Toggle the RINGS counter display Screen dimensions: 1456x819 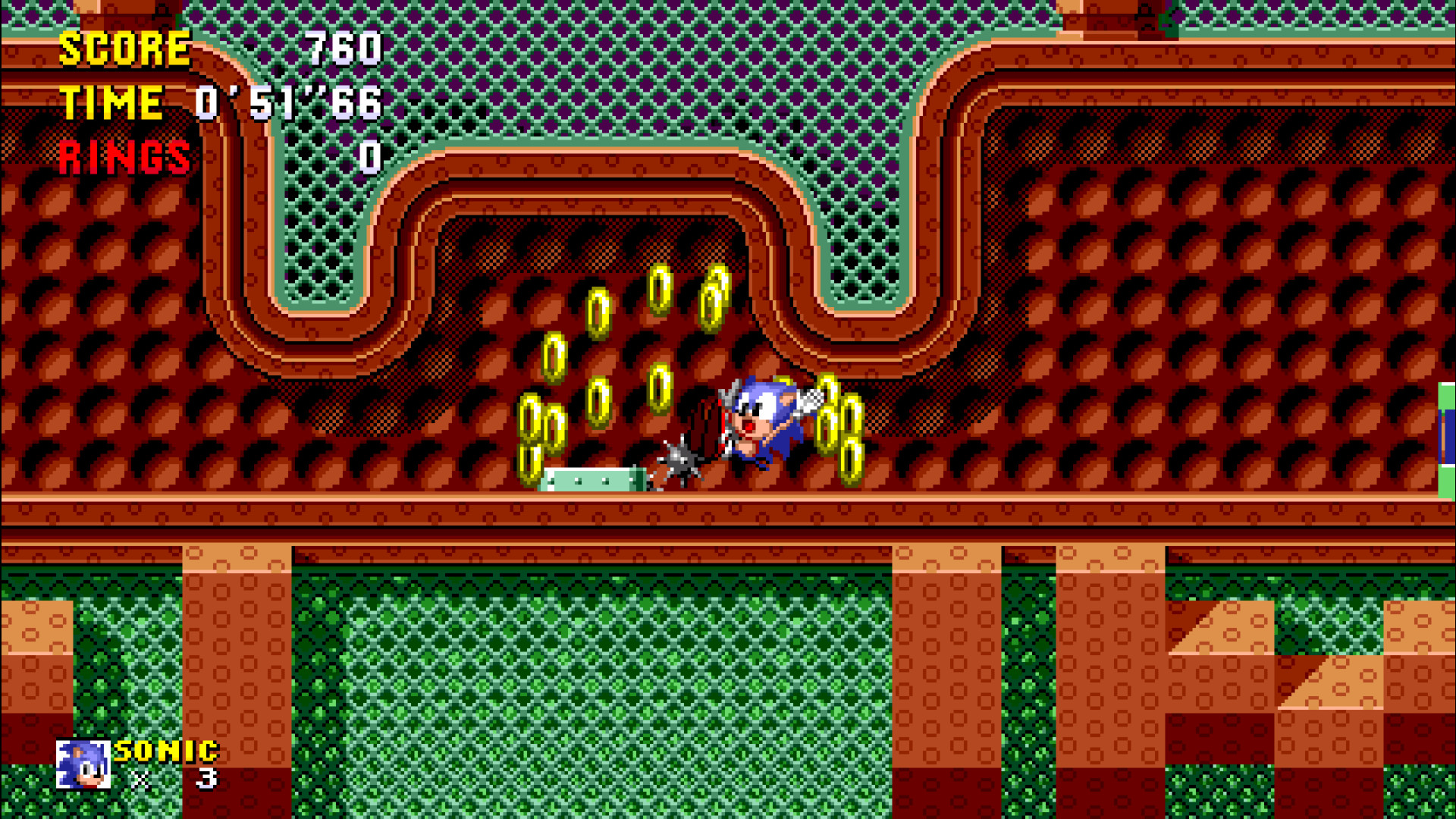125,157
